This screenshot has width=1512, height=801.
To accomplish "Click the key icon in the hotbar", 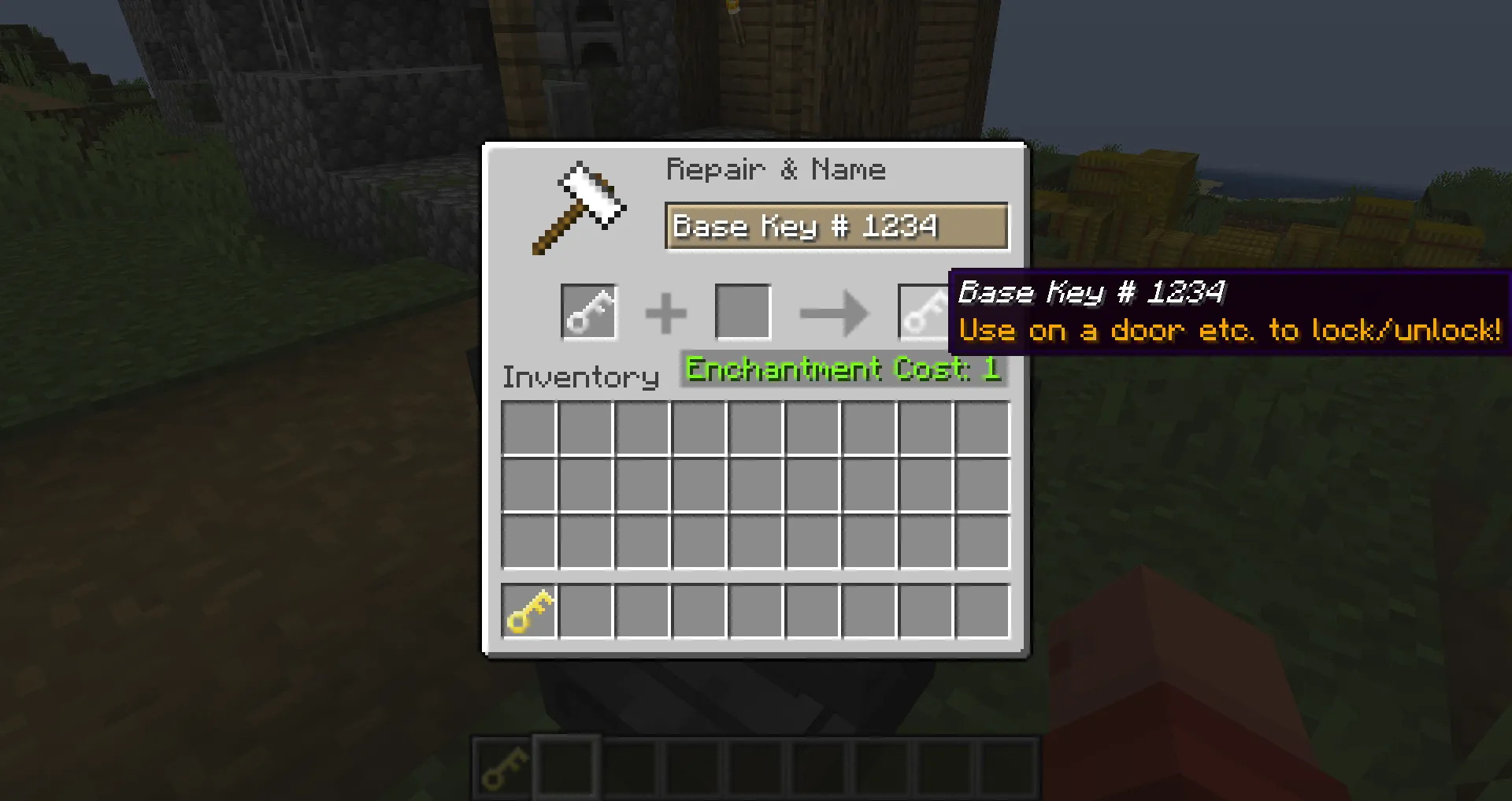I will coord(502,766).
